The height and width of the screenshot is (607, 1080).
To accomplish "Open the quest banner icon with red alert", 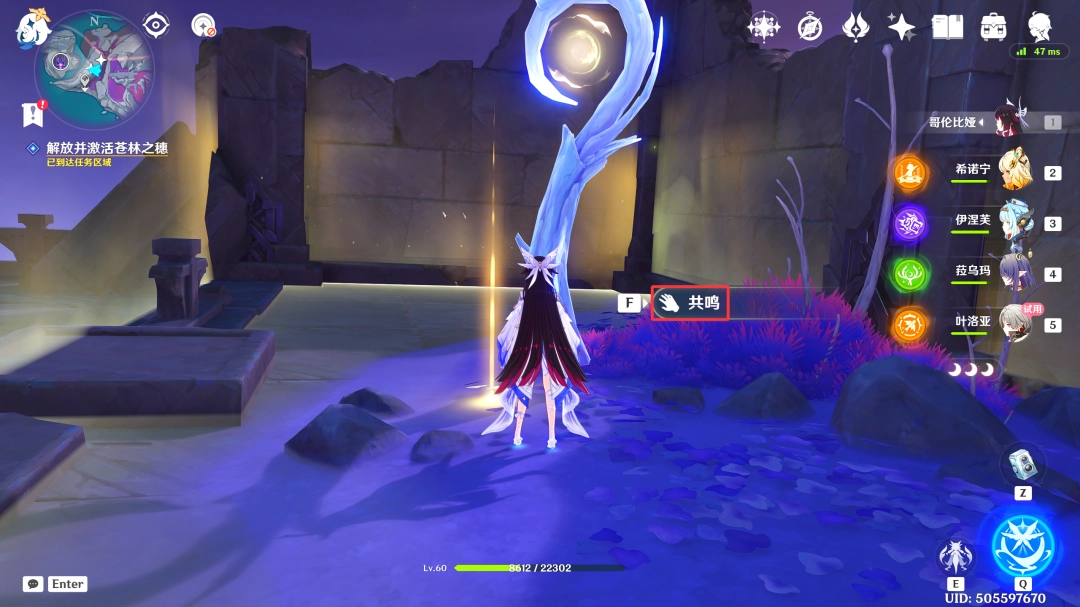I will [34, 114].
